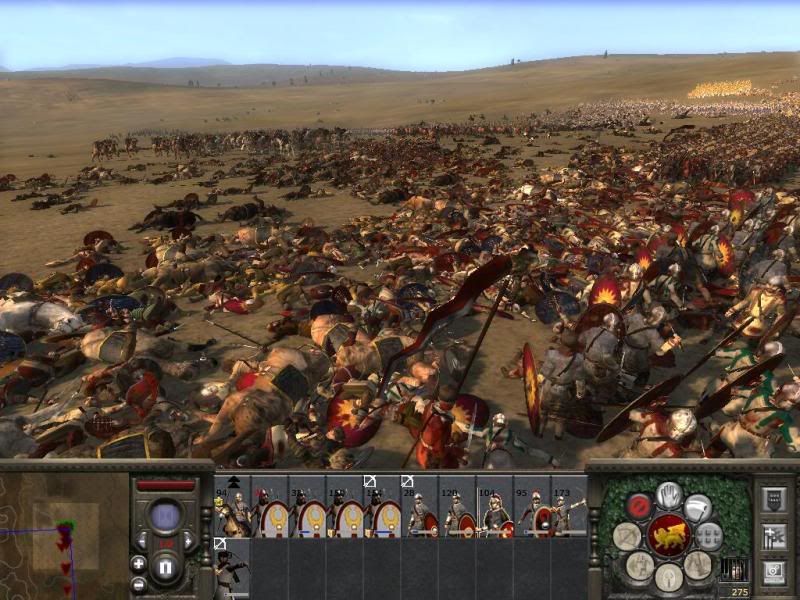Activate the red withdraw order button
This screenshot has height=600, width=800.
[639, 506]
